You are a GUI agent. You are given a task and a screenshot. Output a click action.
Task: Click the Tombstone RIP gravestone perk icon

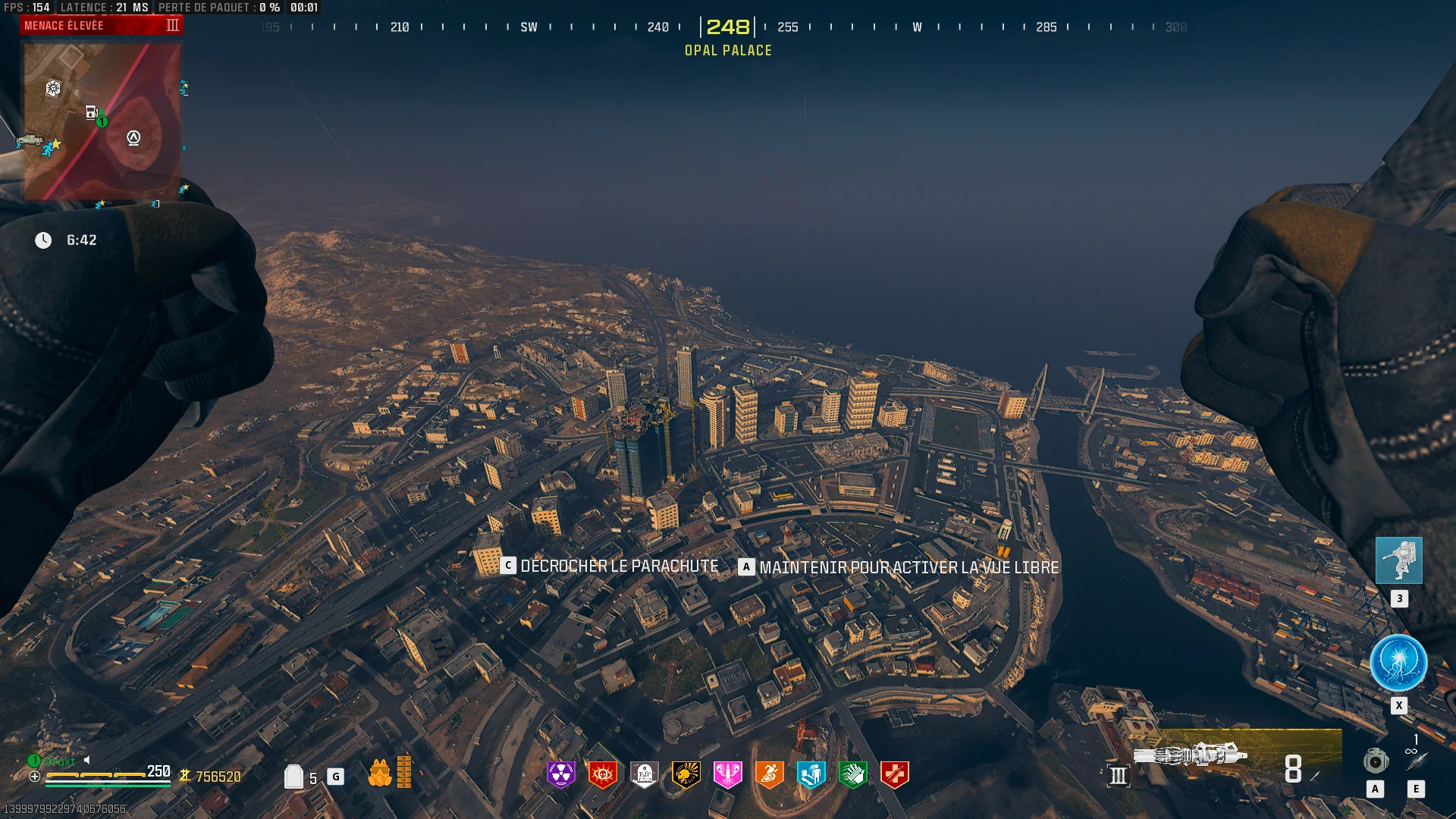tap(645, 774)
